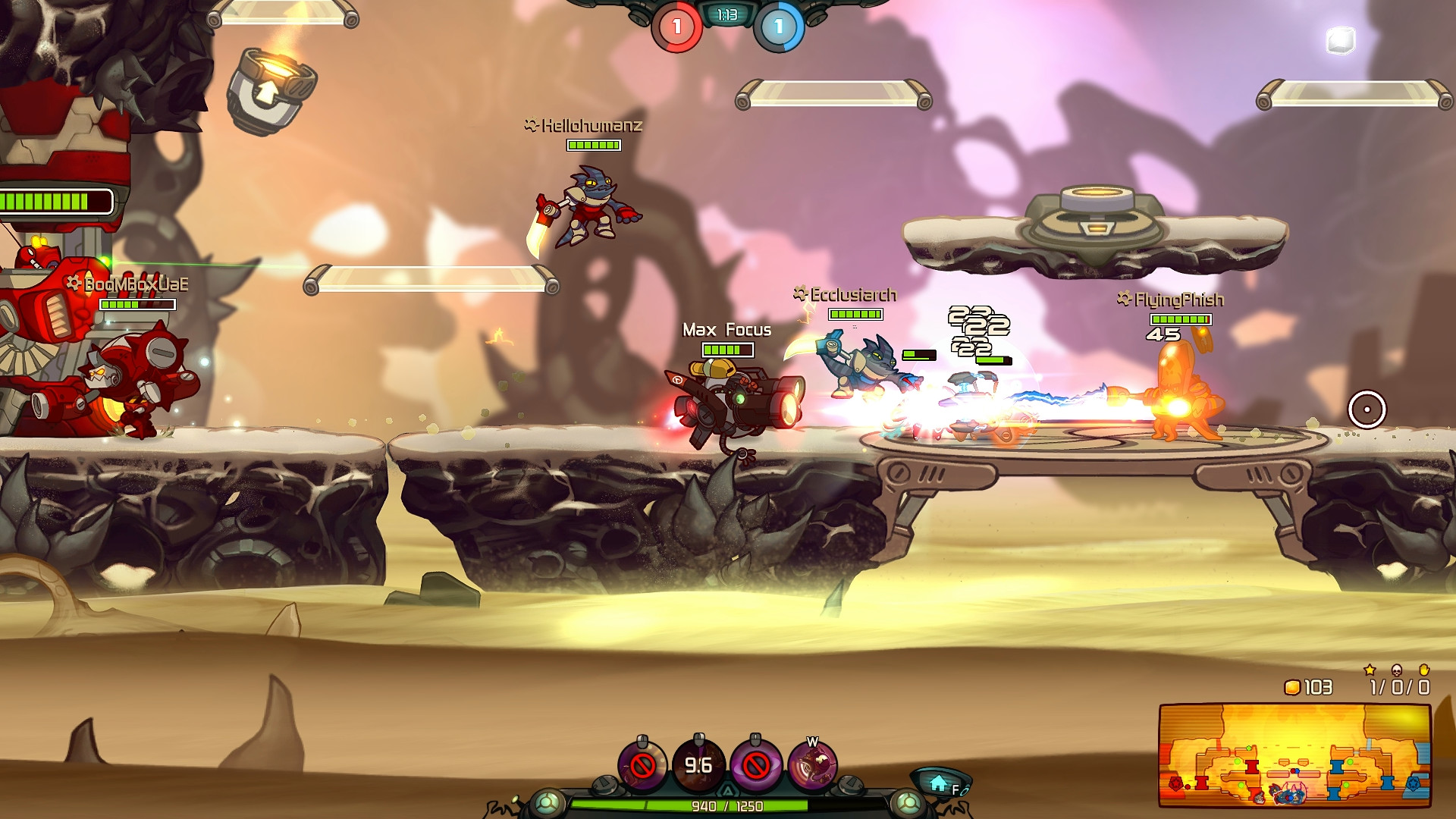Use the jump ability icon labeled W
The width and height of the screenshot is (1456, 819).
[x=812, y=765]
